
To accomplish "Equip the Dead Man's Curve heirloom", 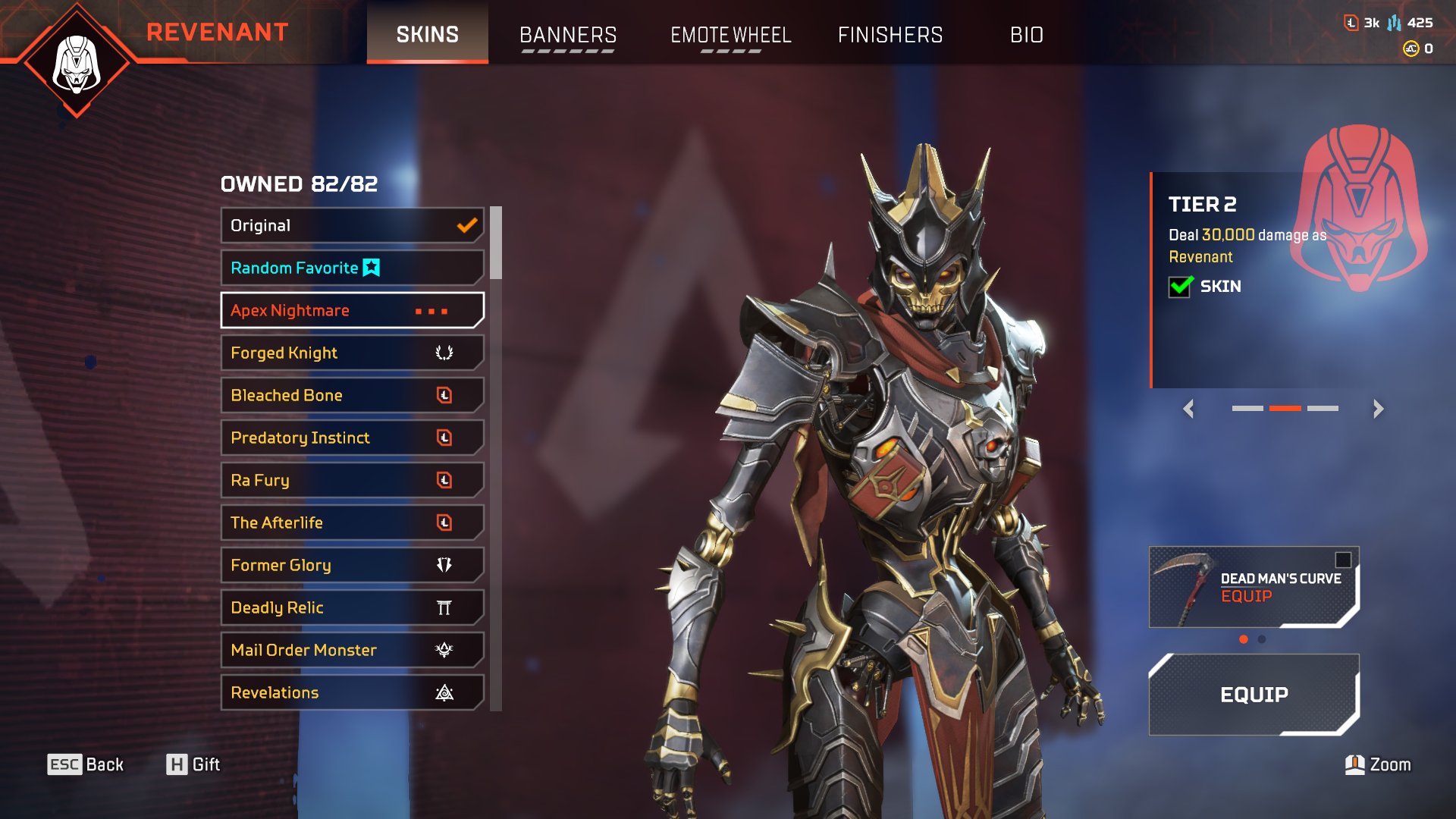I will click(x=1254, y=588).
